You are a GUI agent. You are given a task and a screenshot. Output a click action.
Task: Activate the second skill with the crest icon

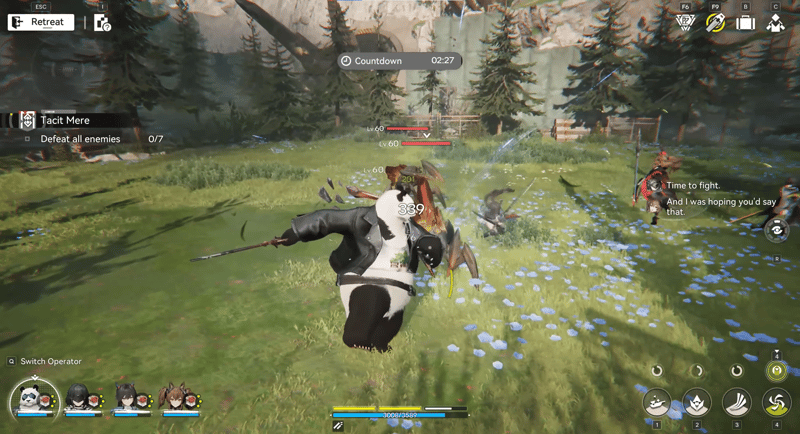click(697, 402)
